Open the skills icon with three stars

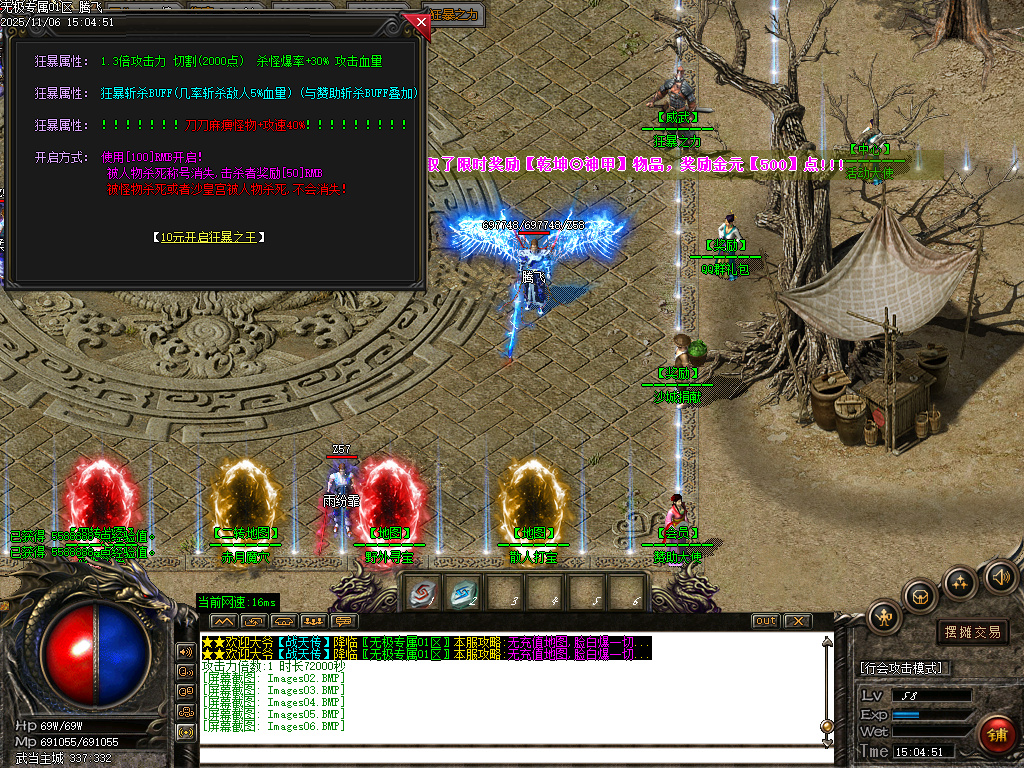tap(960, 584)
